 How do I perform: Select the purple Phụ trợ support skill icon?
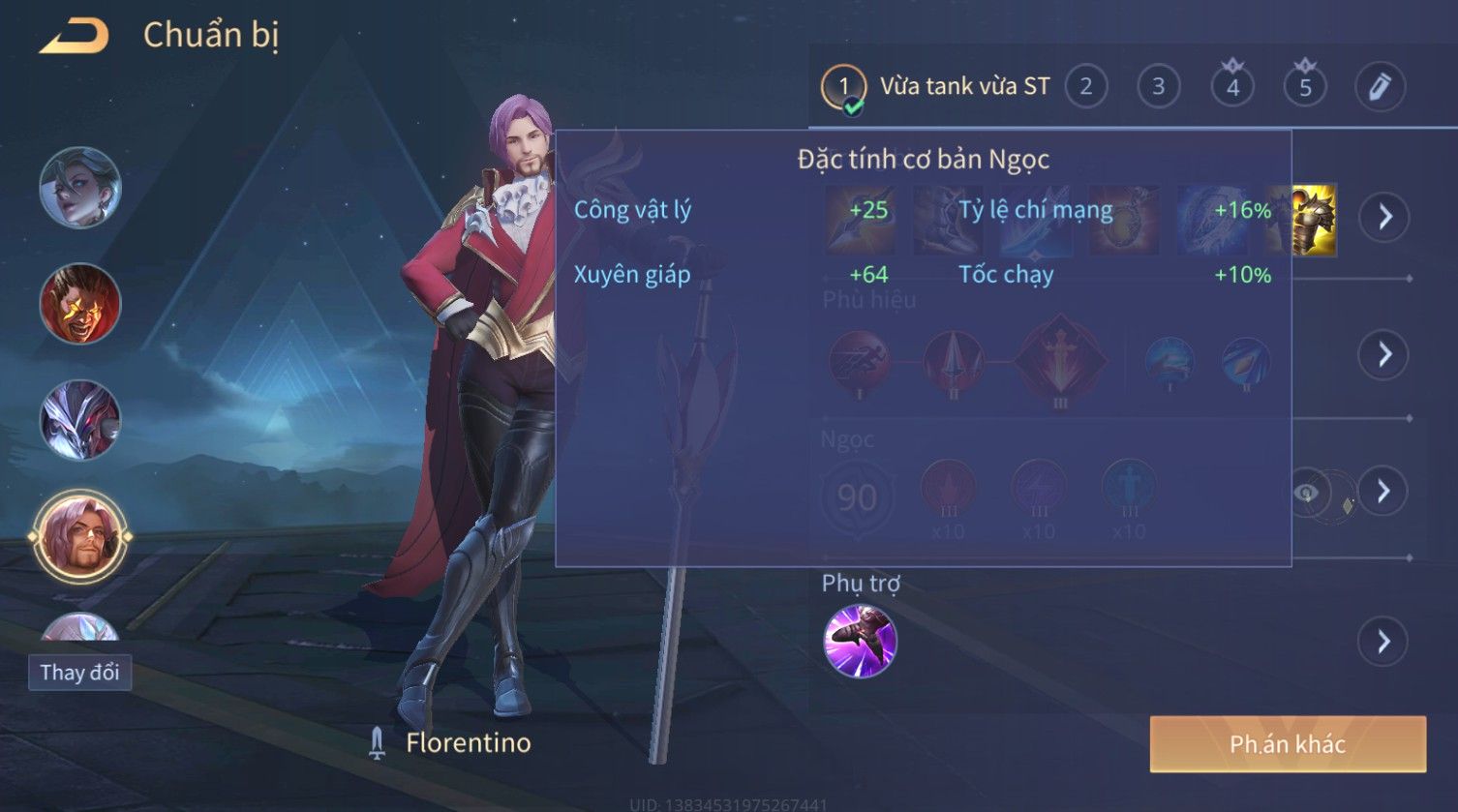[x=860, y=642]
